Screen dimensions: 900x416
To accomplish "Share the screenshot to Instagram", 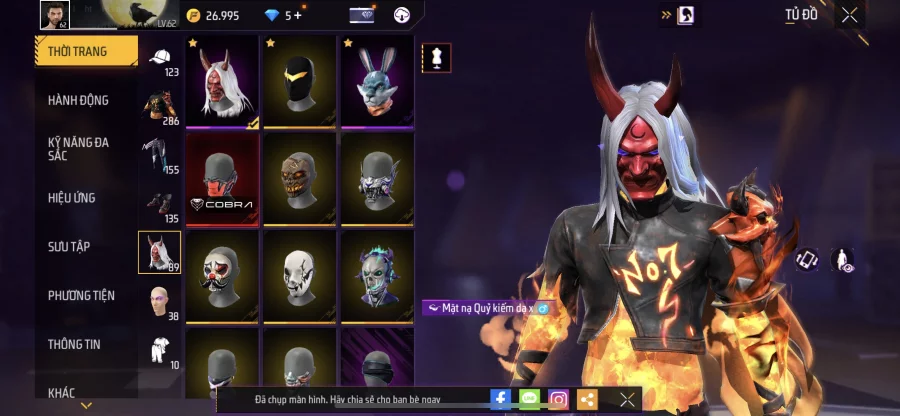I will click(x=558, y=399).
